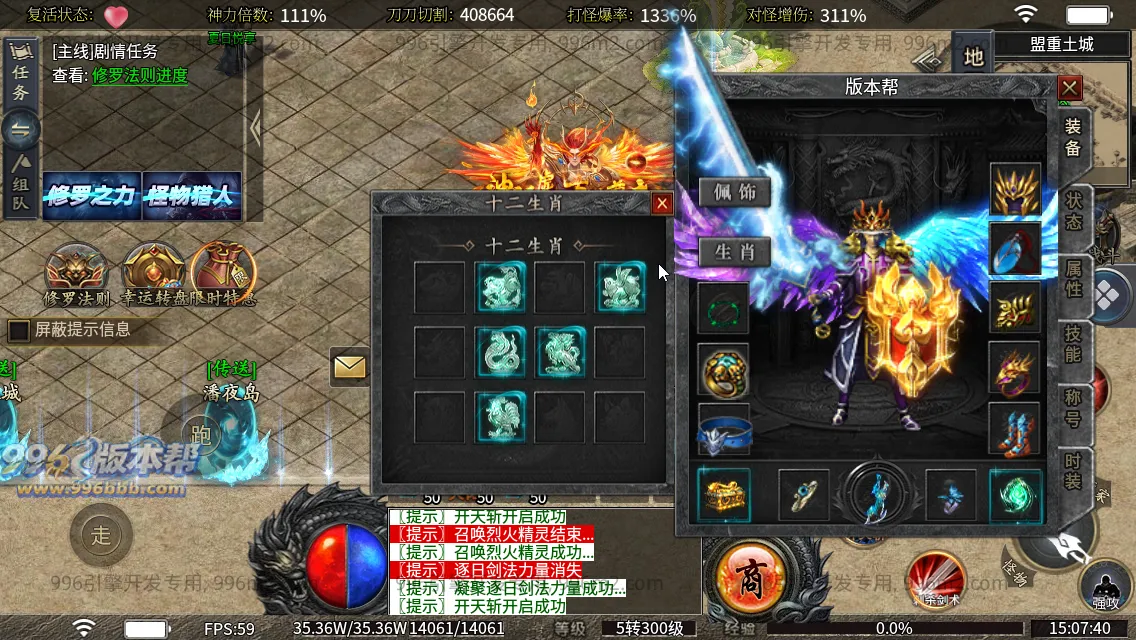This screenshot has height=640, width=1136.
Task: Select the blue belt equipment slot
Action: [724, 430]
